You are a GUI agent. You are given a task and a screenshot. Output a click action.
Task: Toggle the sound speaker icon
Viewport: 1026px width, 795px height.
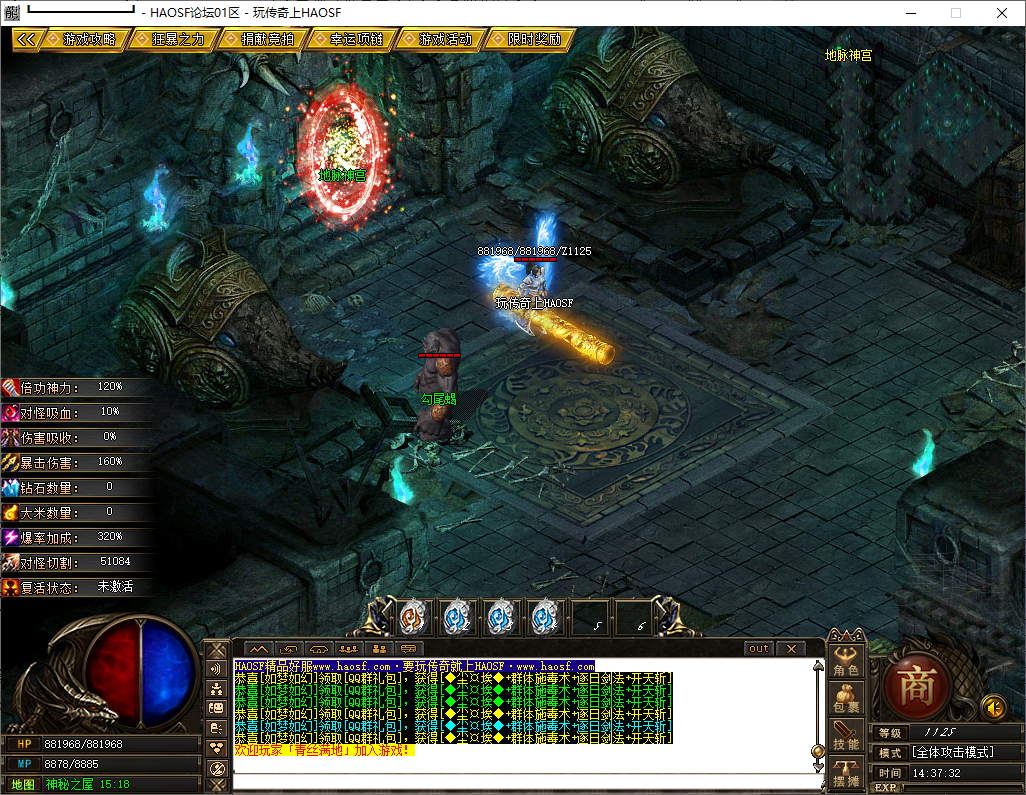coord(993,707)
